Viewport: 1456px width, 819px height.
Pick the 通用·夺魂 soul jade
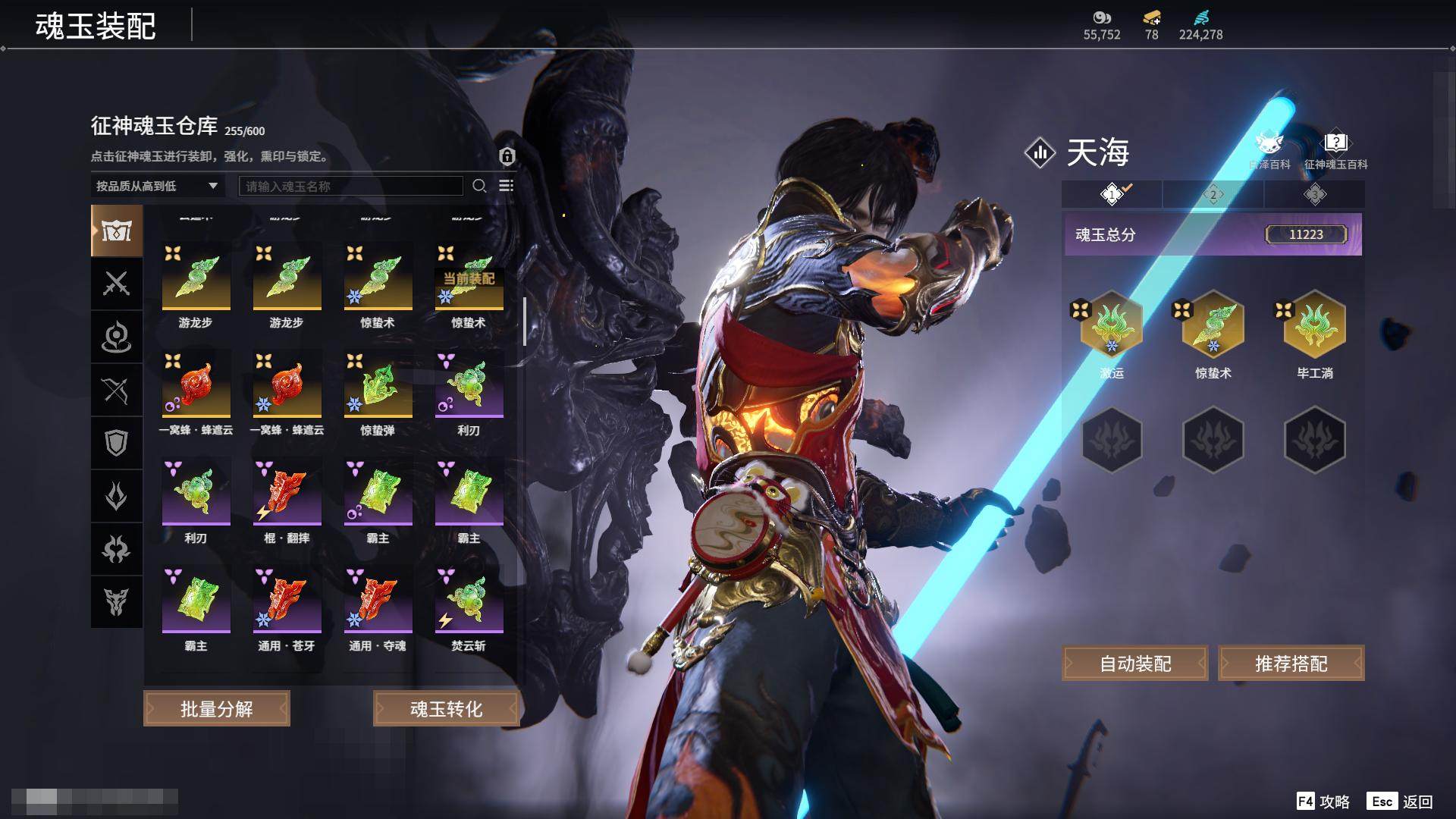(x=378, y=601)
